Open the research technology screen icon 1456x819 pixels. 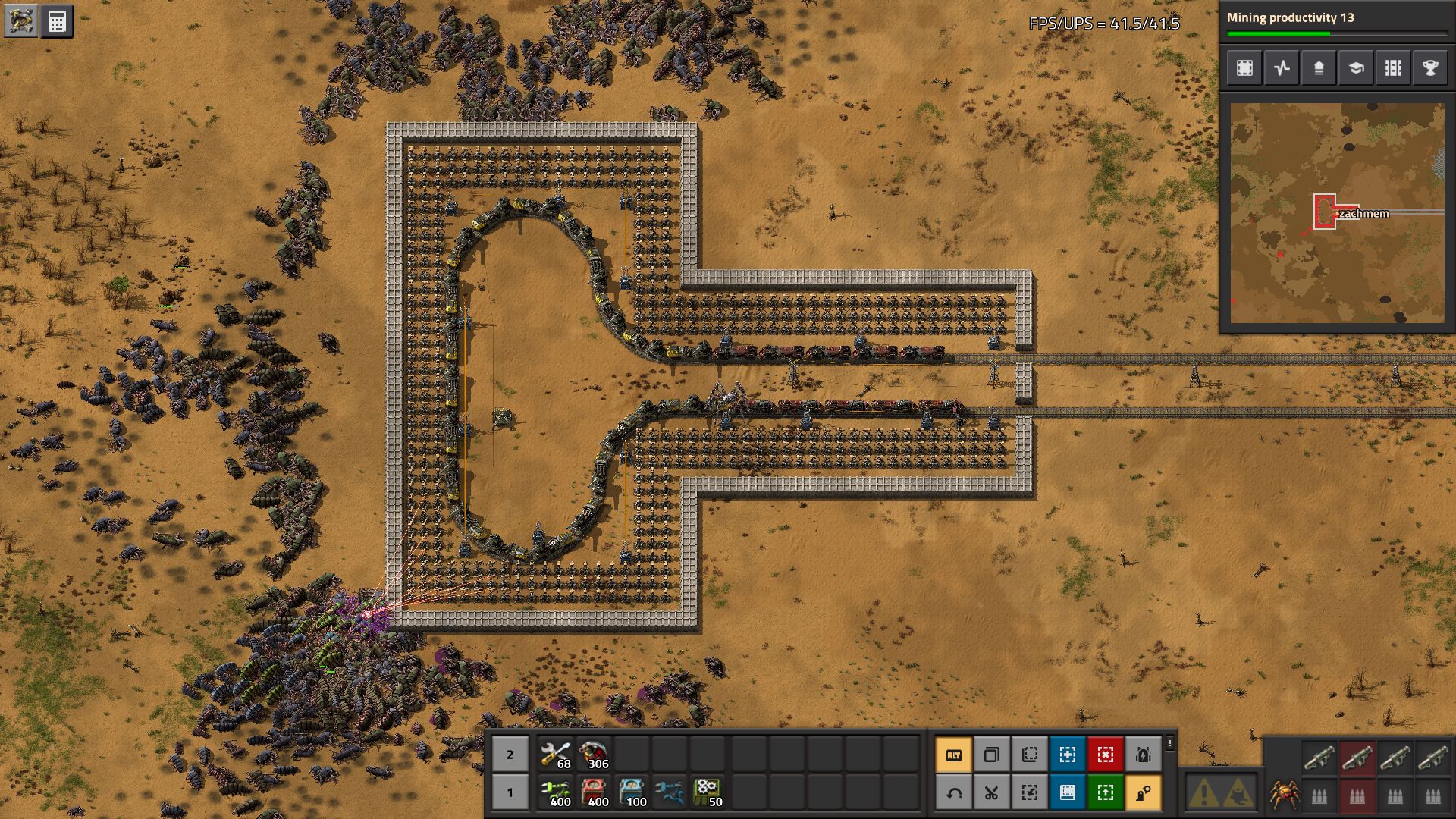(x=1356, y=68)
